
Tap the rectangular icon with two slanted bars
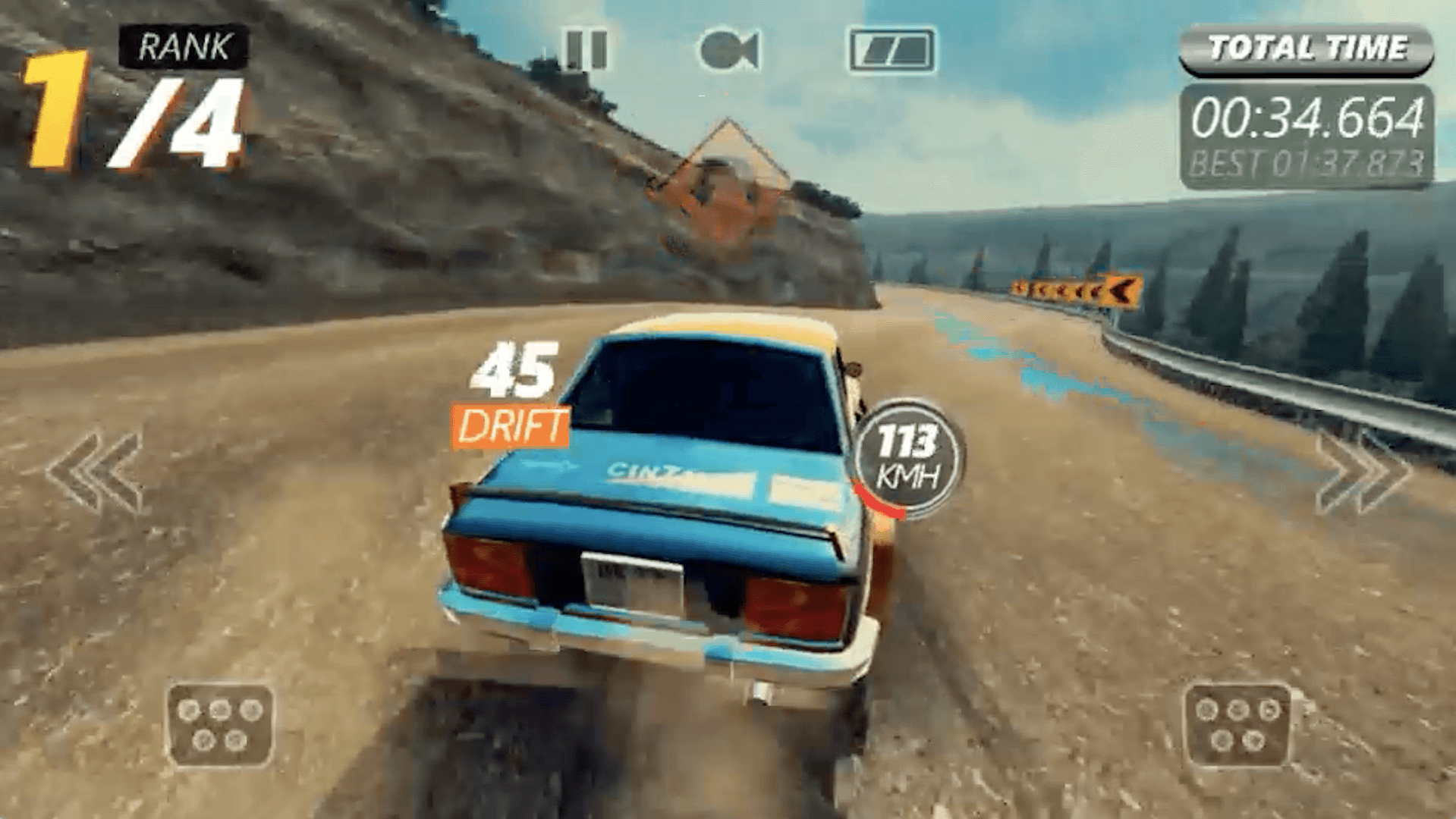[892, 51]
